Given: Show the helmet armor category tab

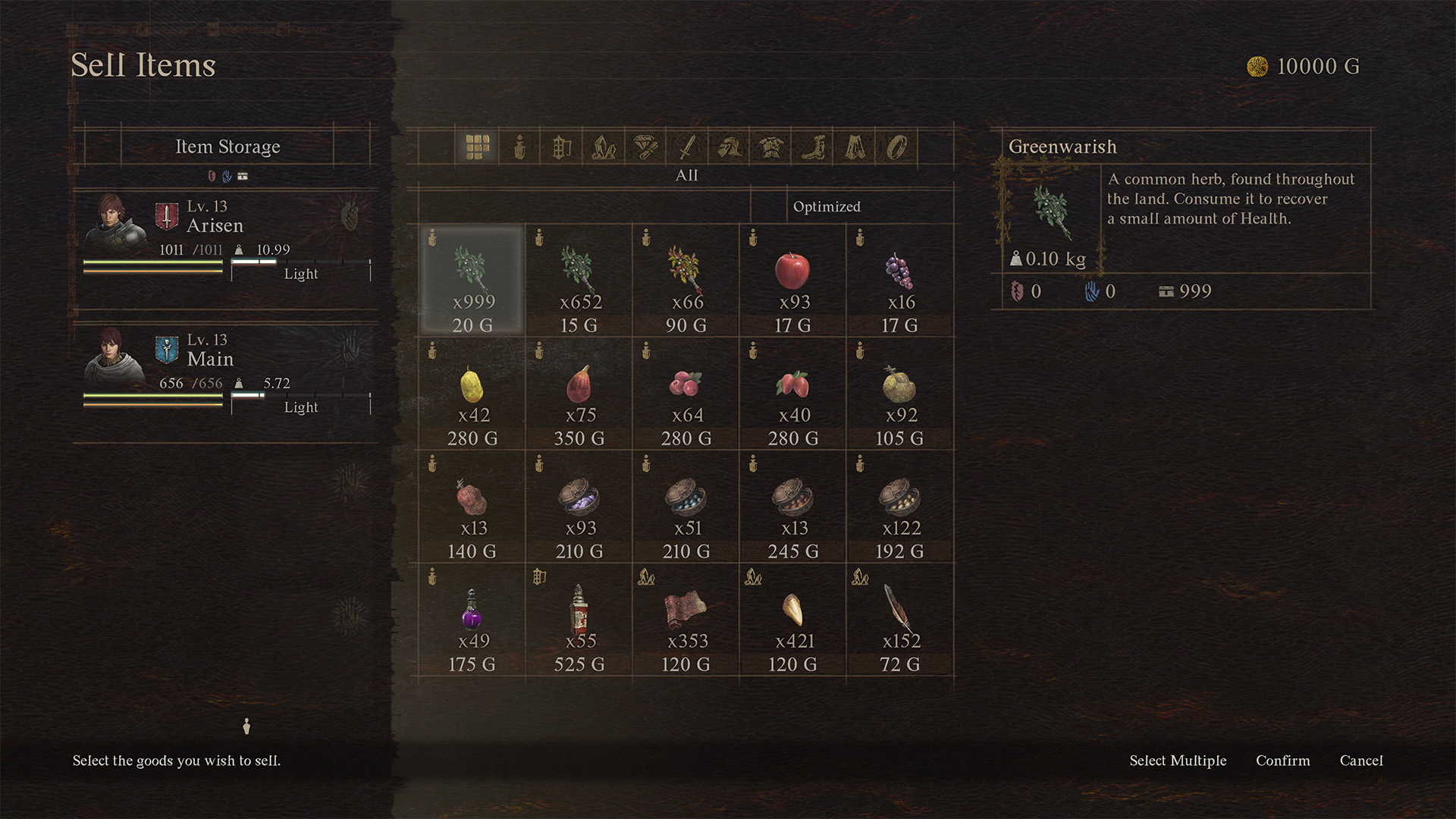Looking at the screenshot, I should pyautogui.click(x=730, y=147).
